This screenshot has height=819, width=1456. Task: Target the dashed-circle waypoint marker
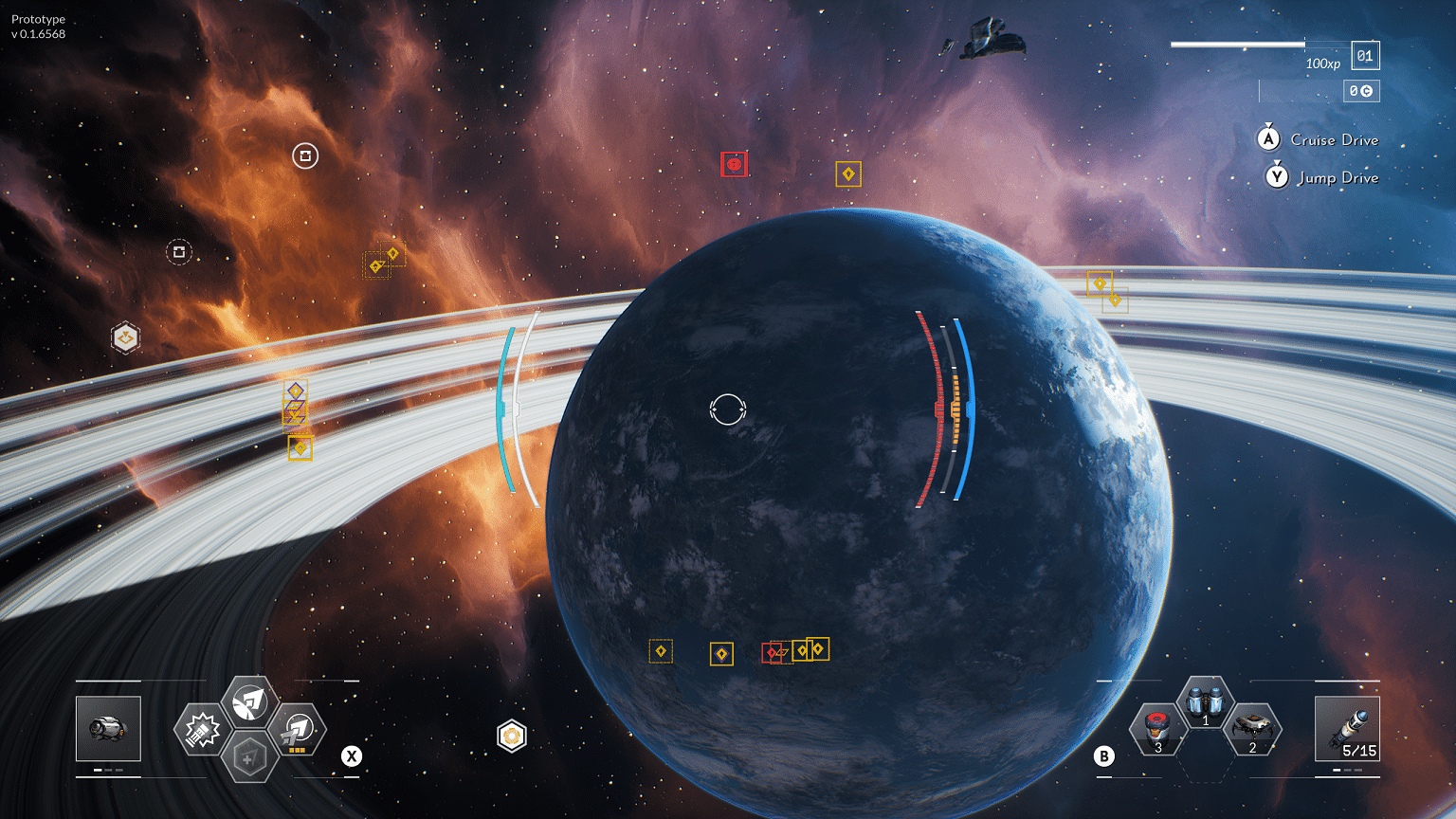(179, 251)
